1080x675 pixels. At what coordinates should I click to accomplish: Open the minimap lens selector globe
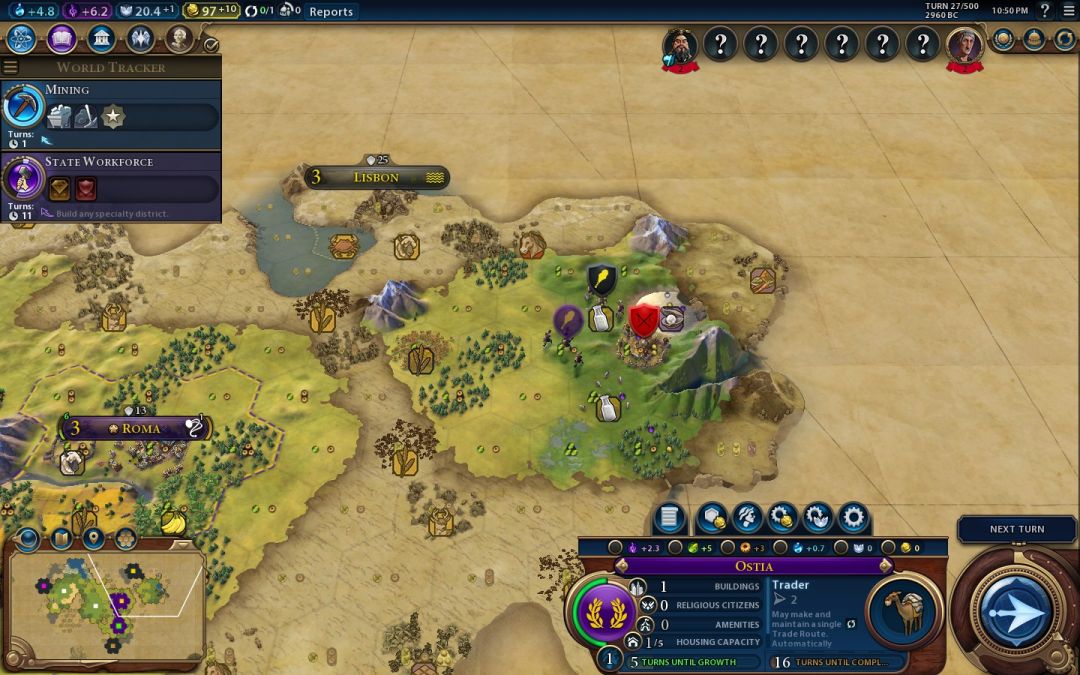27,539
